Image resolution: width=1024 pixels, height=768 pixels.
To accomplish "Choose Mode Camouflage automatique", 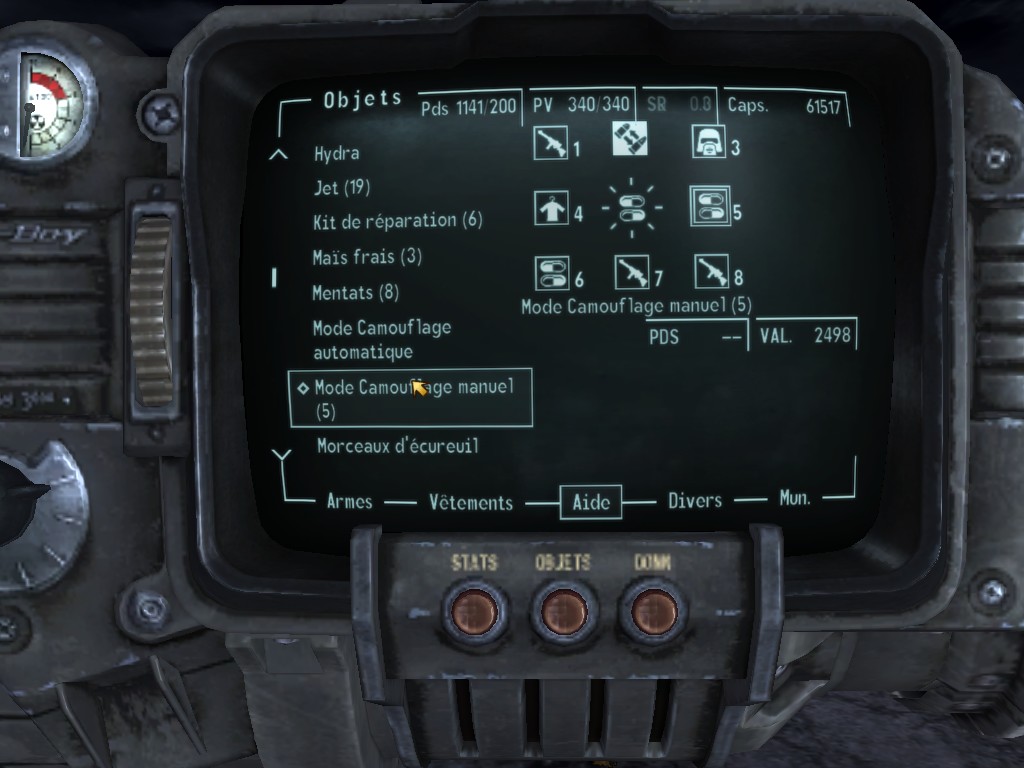I will (381, 340).
